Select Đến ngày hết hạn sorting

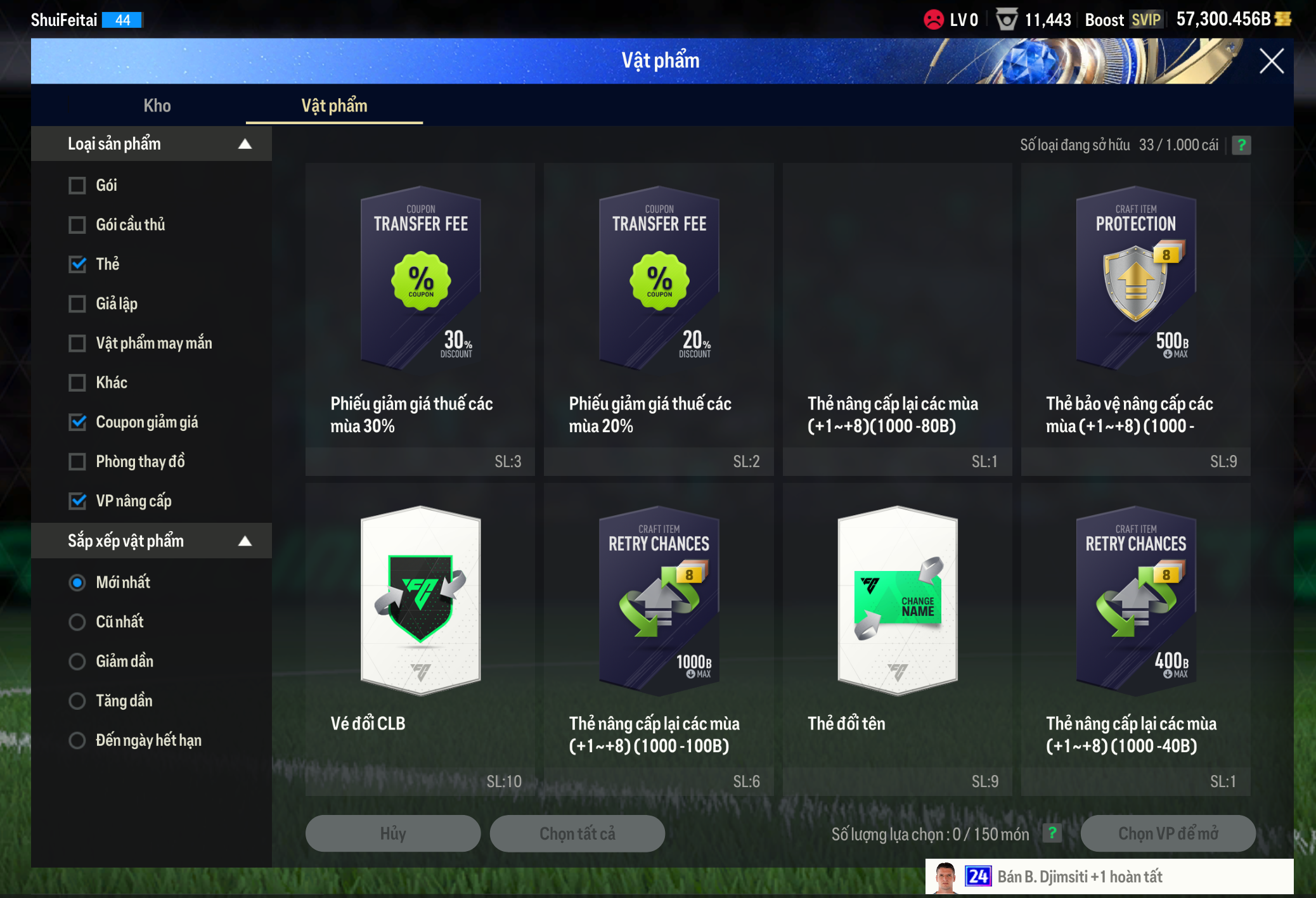[77, 740]
